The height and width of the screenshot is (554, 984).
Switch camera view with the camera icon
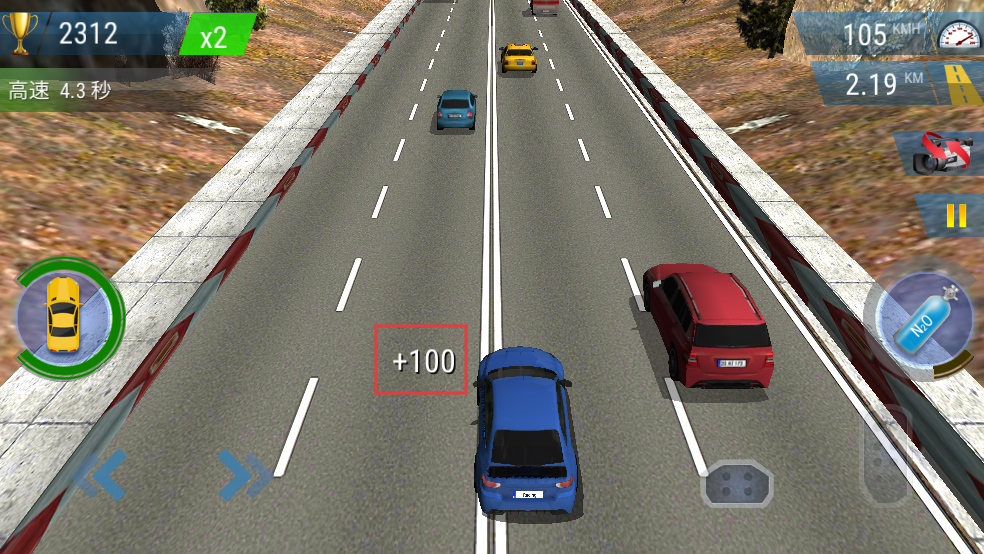pyautogui.click(x=945, y=154)
